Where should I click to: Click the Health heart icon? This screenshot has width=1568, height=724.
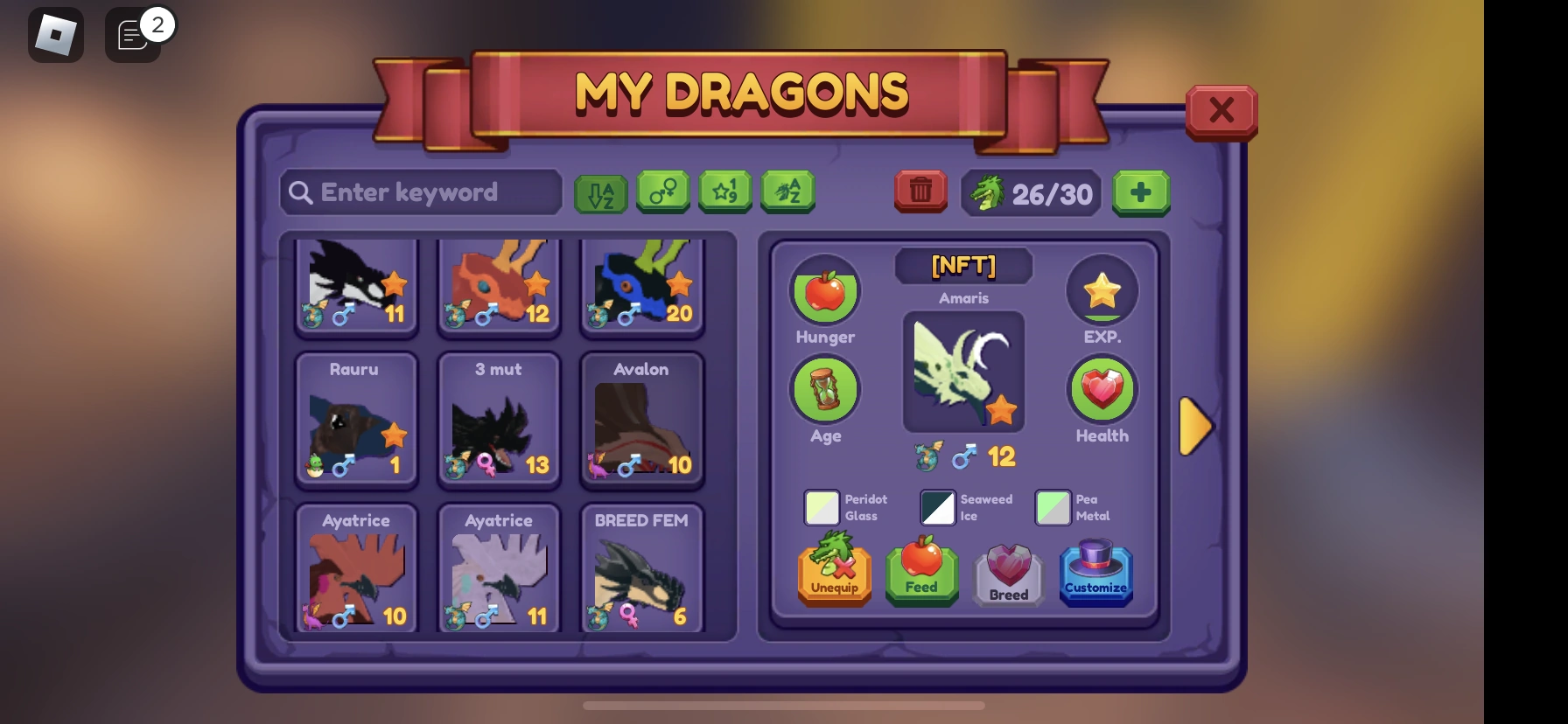click(x=1102, y=387)
